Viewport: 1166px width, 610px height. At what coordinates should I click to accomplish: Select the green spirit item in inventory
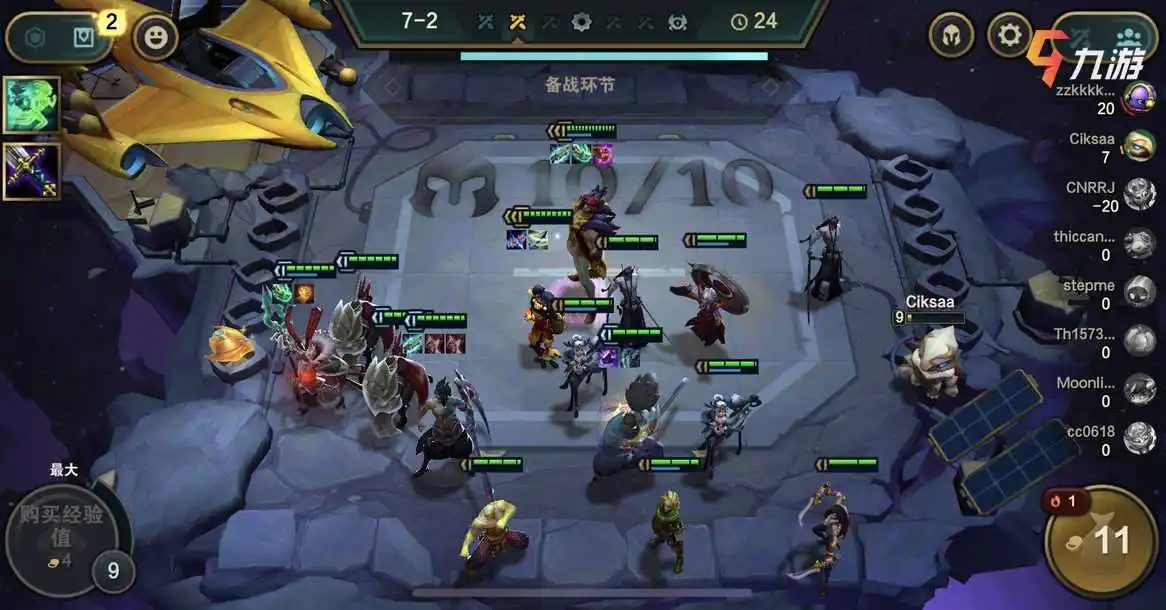click(31, 105)
